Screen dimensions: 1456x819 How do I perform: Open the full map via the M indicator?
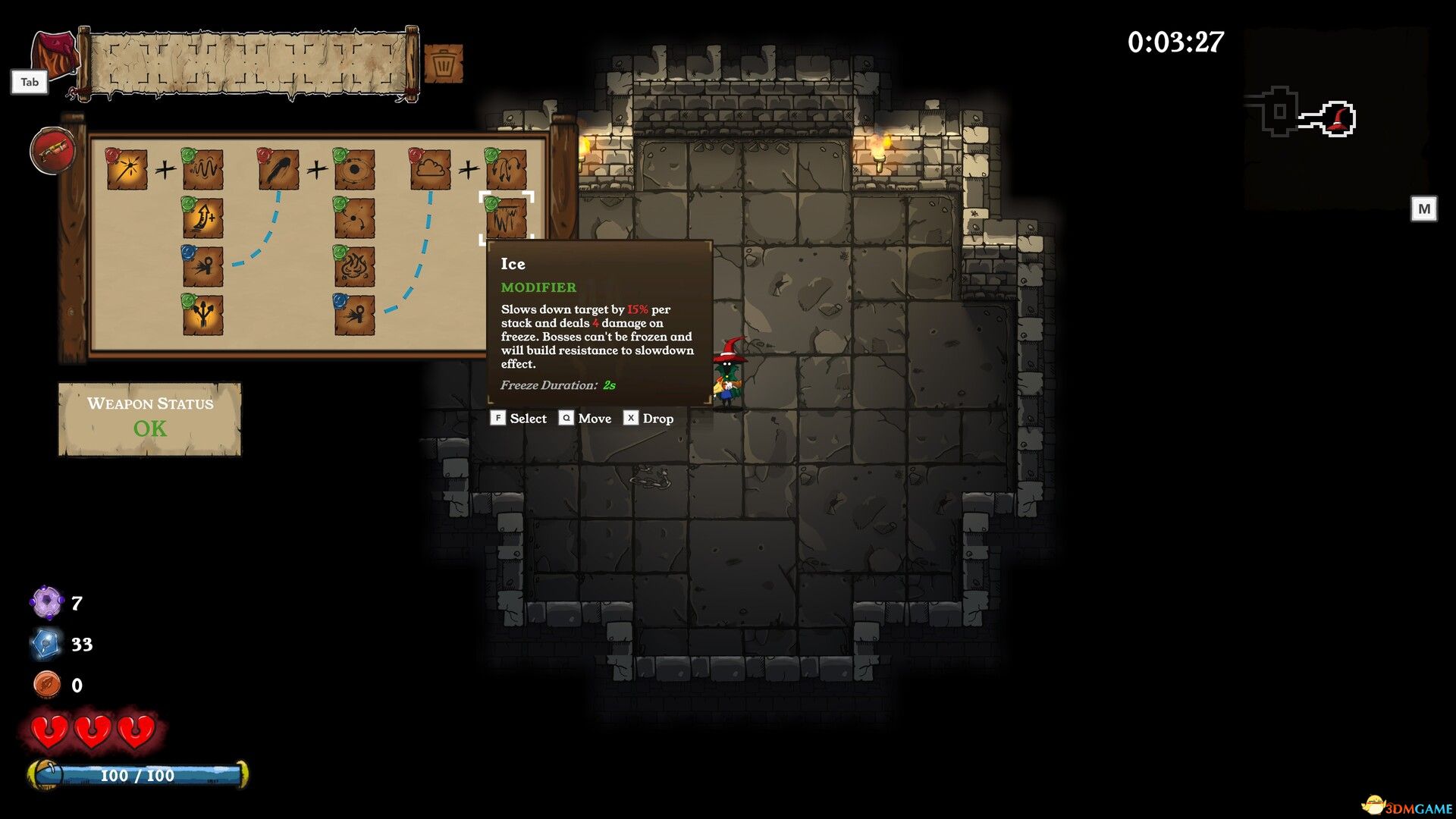1424,209
